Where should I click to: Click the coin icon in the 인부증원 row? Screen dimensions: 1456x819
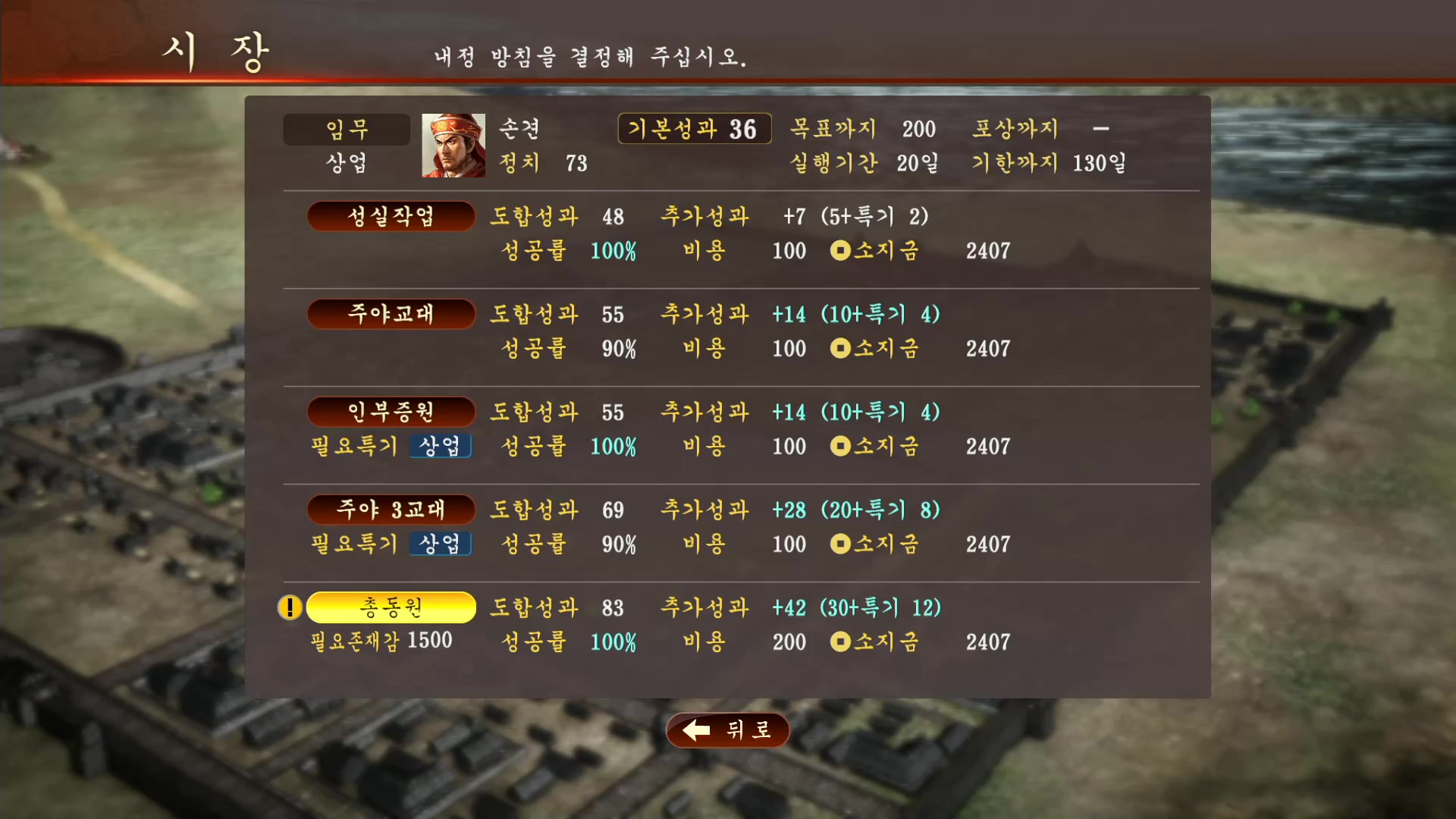(x=840, y=446)
